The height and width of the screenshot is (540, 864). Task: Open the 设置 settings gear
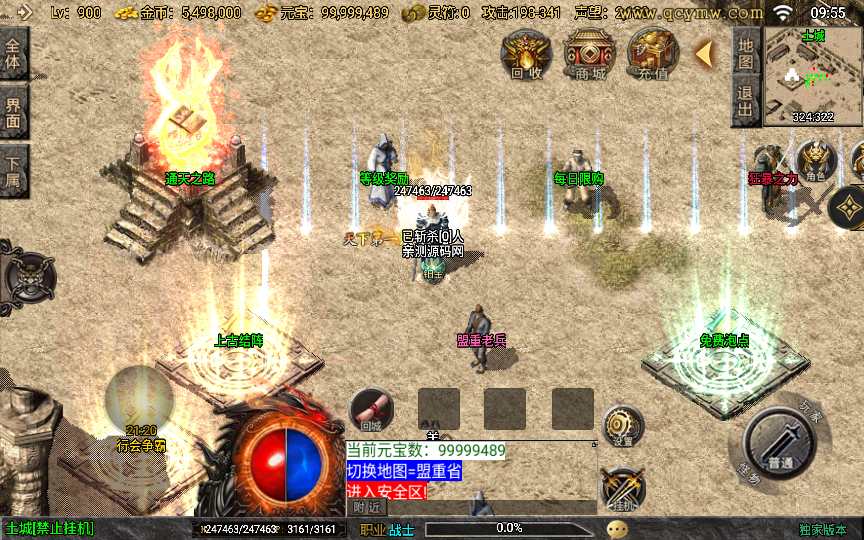tap(622, 427)
